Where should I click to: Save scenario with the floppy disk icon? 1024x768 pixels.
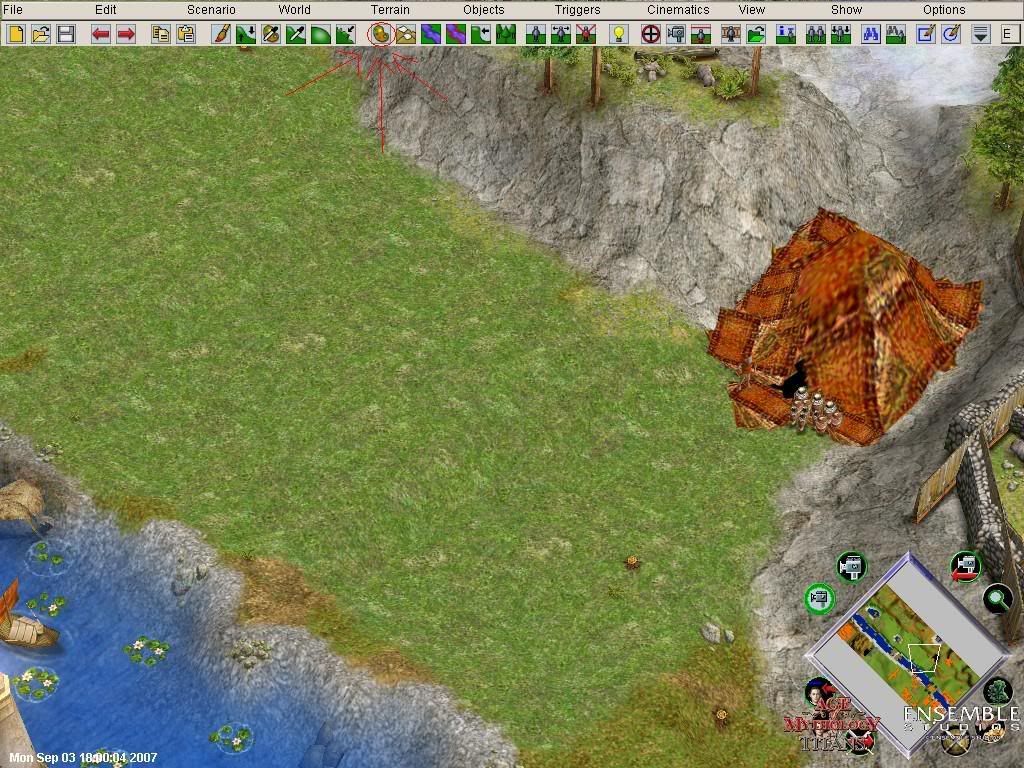[x=66, y=34]
